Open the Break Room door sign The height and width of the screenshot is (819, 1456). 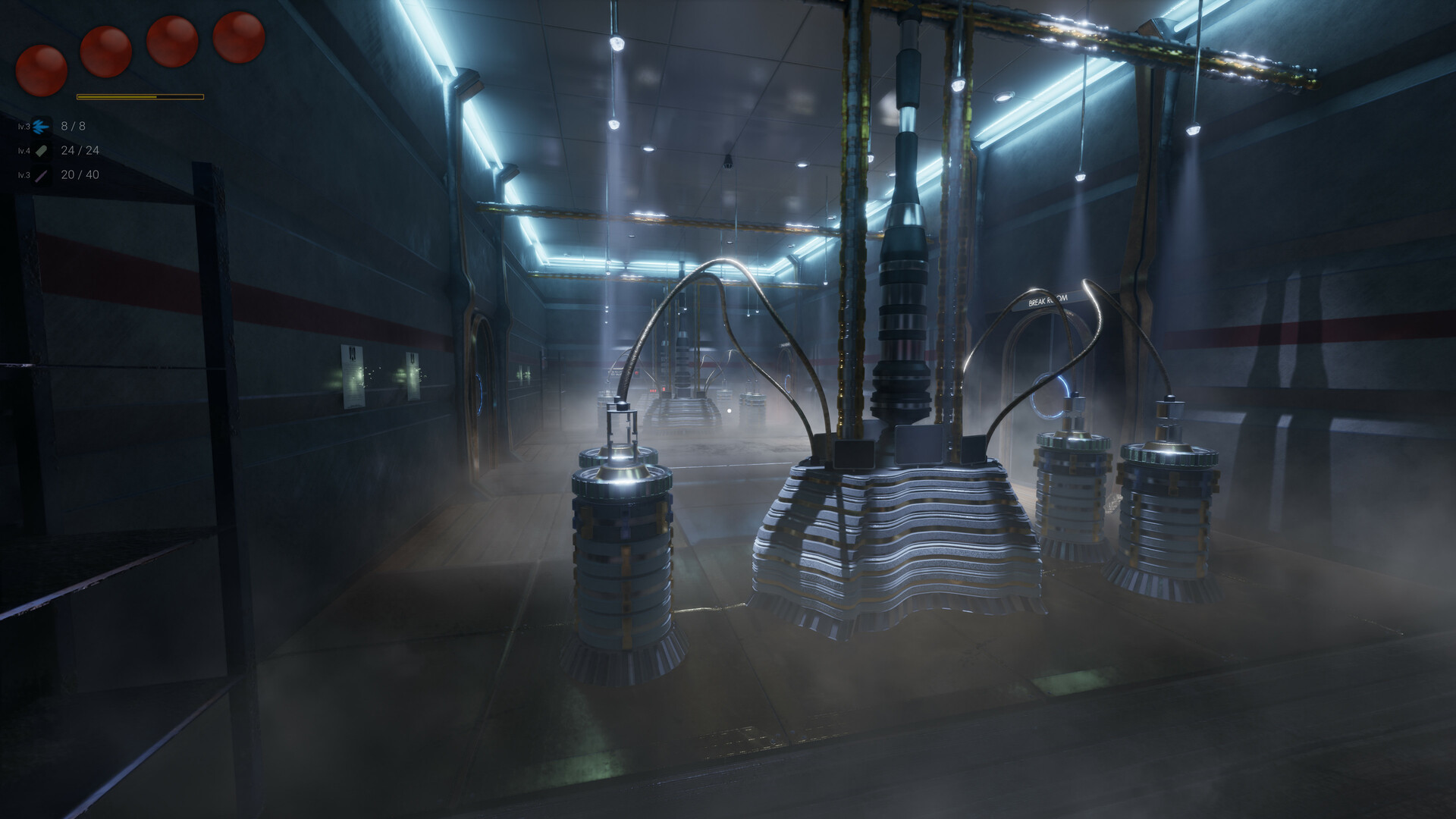click(1047, 300)
